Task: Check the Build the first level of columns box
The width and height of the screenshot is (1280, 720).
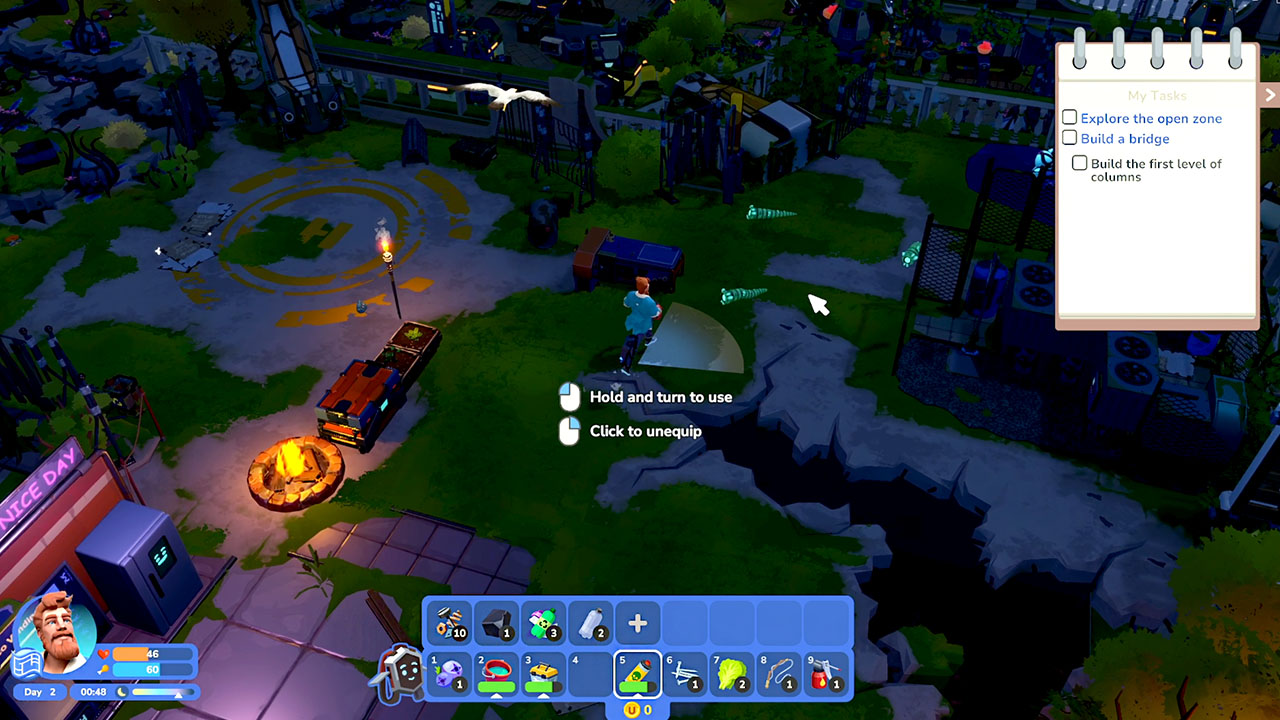Action: (x=1080, y=163)
